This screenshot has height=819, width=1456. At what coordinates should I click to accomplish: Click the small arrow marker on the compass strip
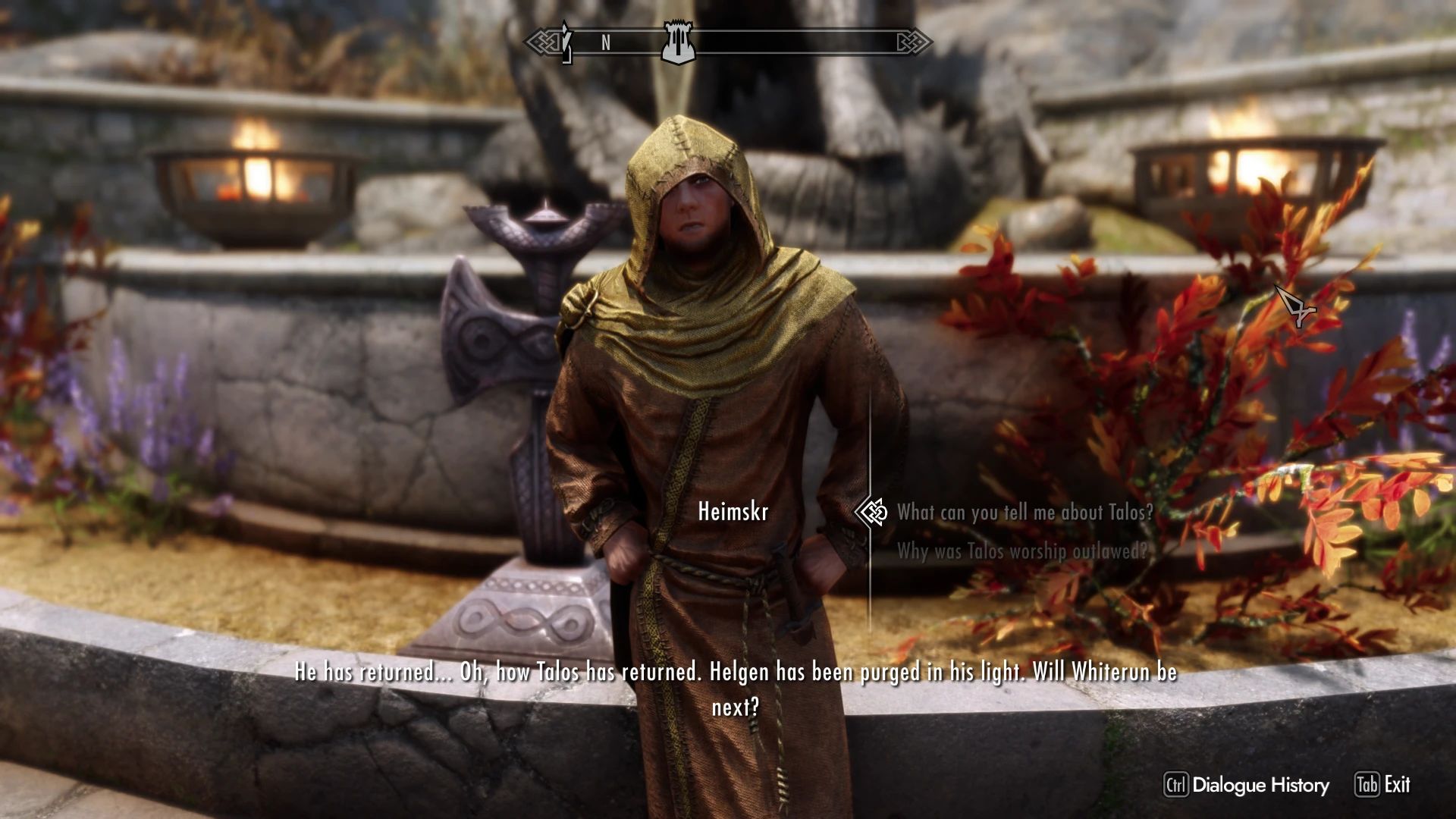[566, 43]
